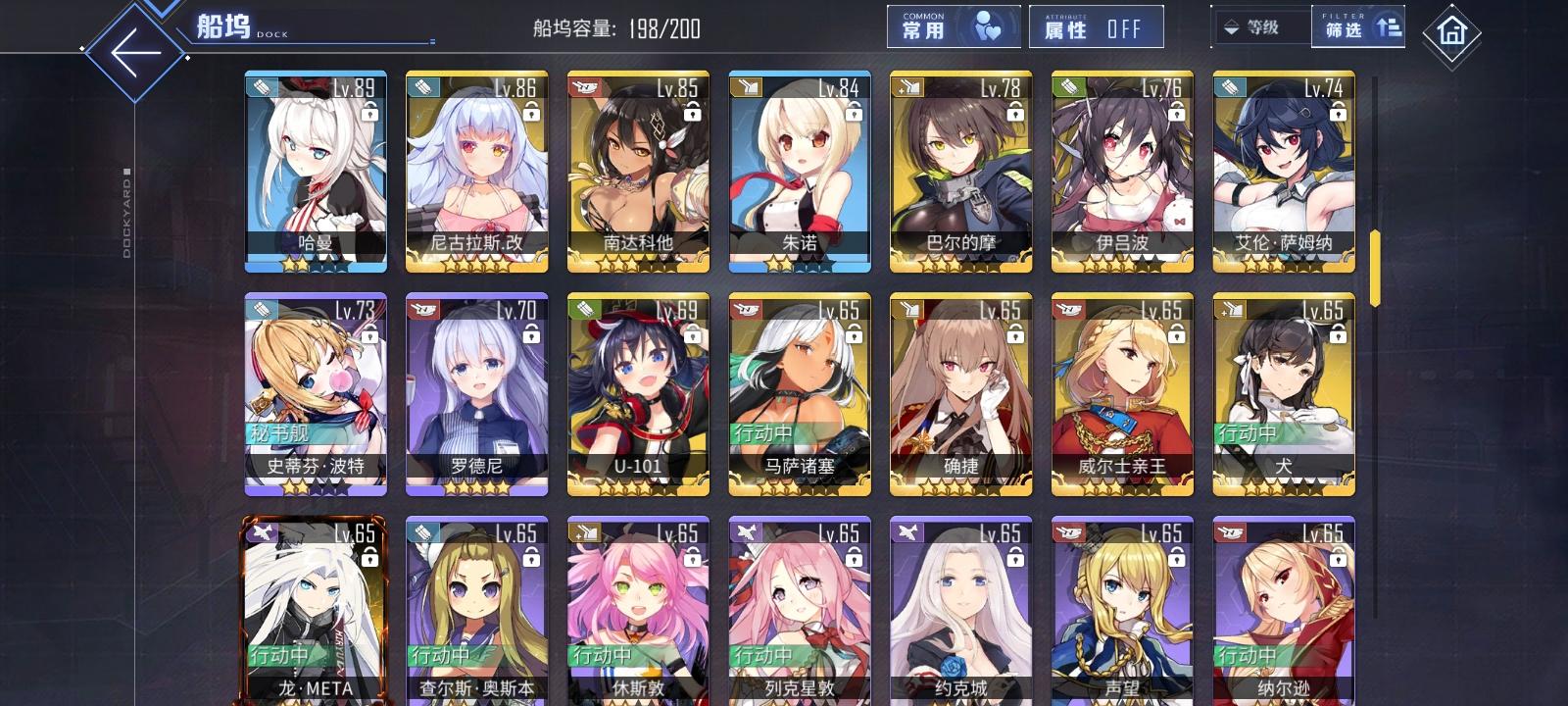This screenshot has height=706, width=1568.
Task: Click the ship-type icon on 巴尔的摩's card
Action: [906, 88]
